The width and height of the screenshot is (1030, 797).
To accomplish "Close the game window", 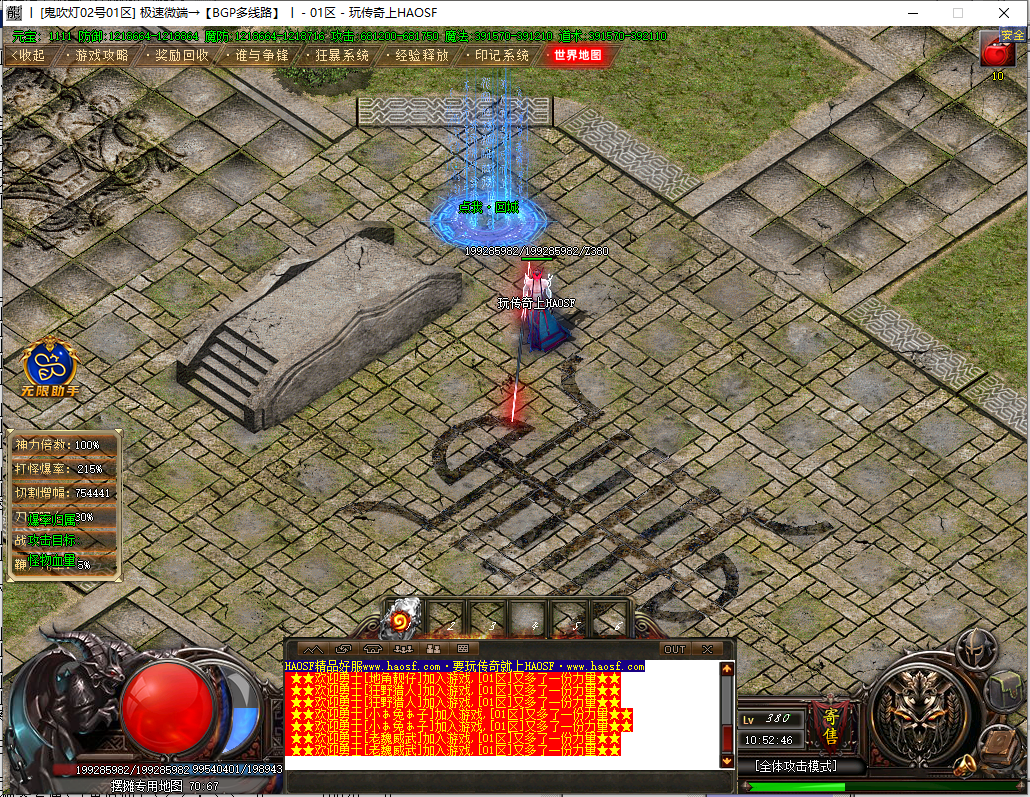I will [x=1004, y=13].
